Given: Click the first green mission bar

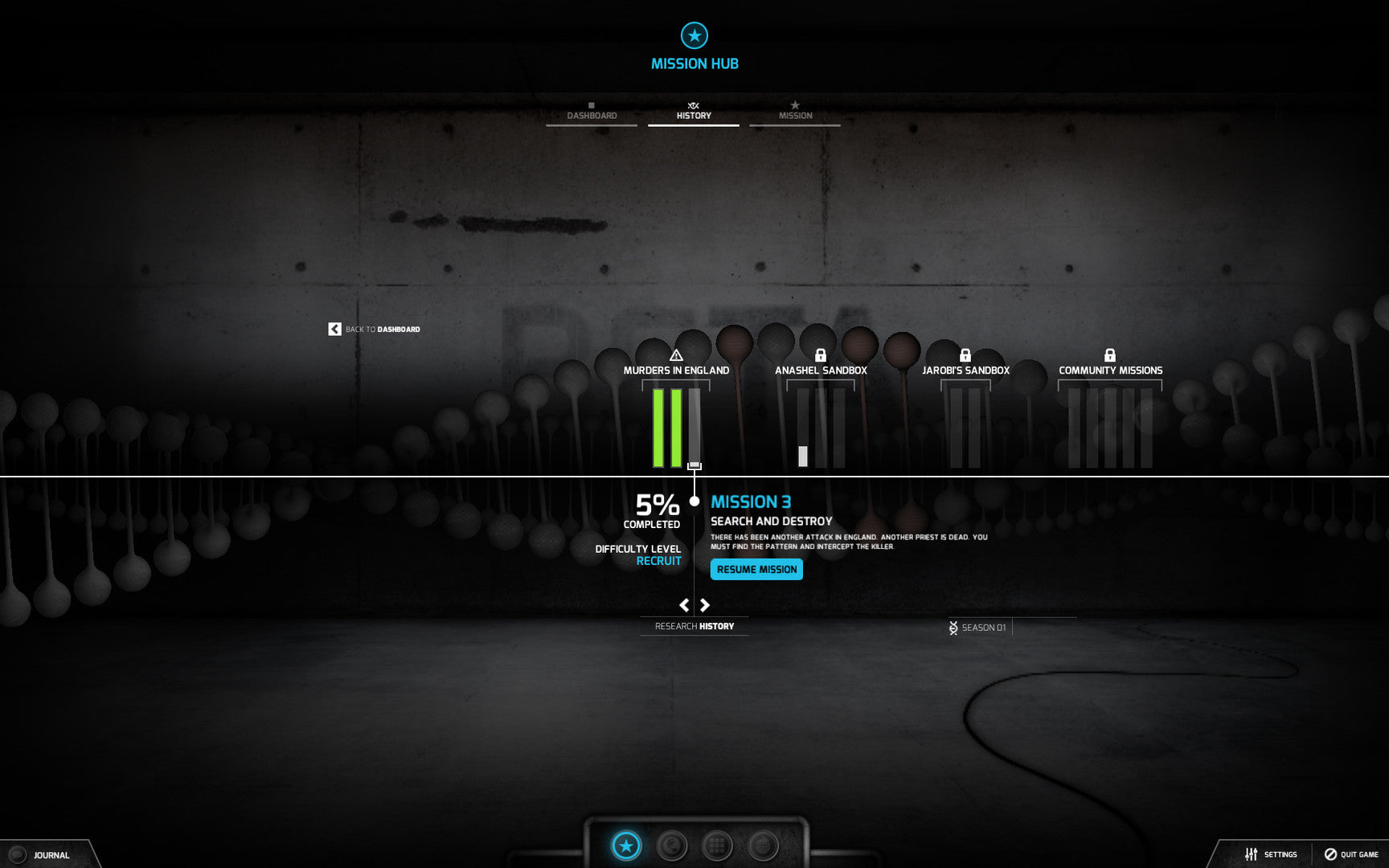Looking at the screenshot, I should (658, 428).
